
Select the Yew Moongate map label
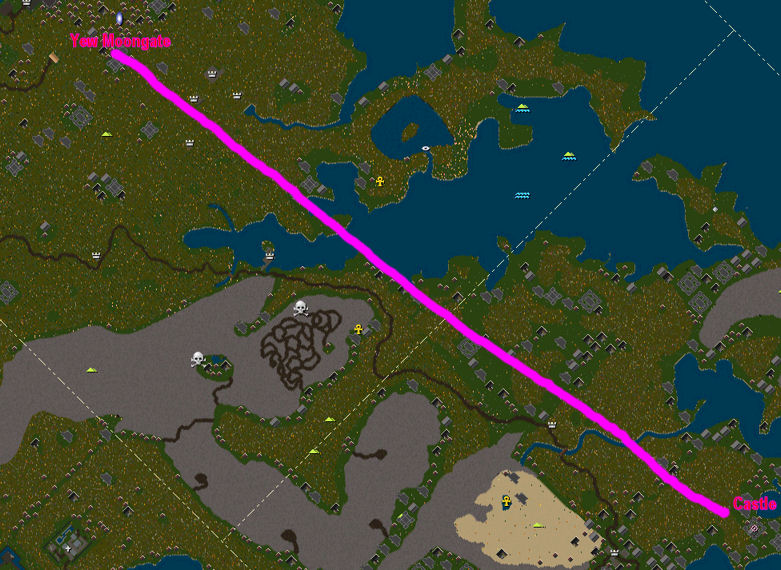[x=120, y=42]
